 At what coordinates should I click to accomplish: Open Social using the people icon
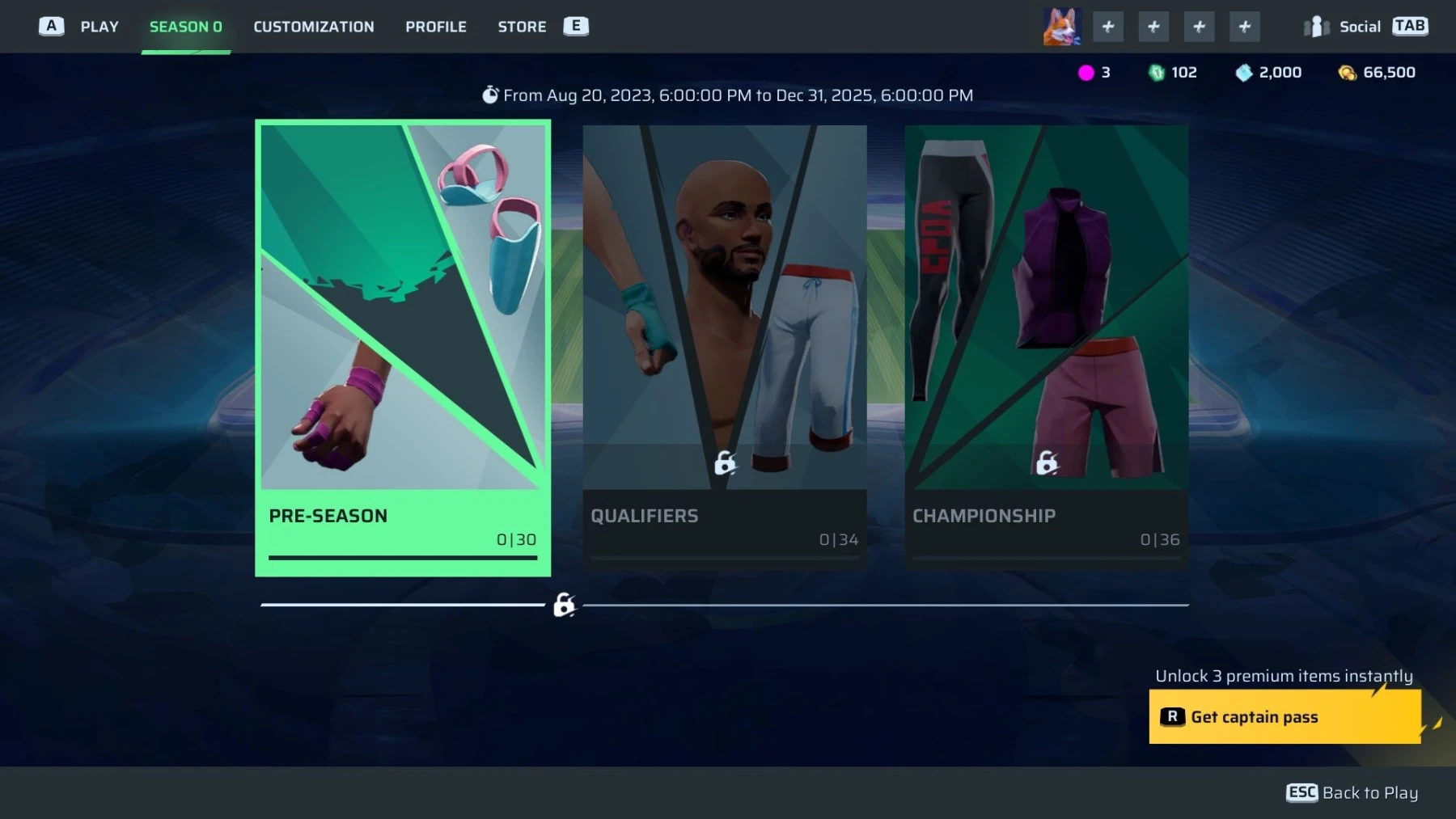pos(1315,26)
